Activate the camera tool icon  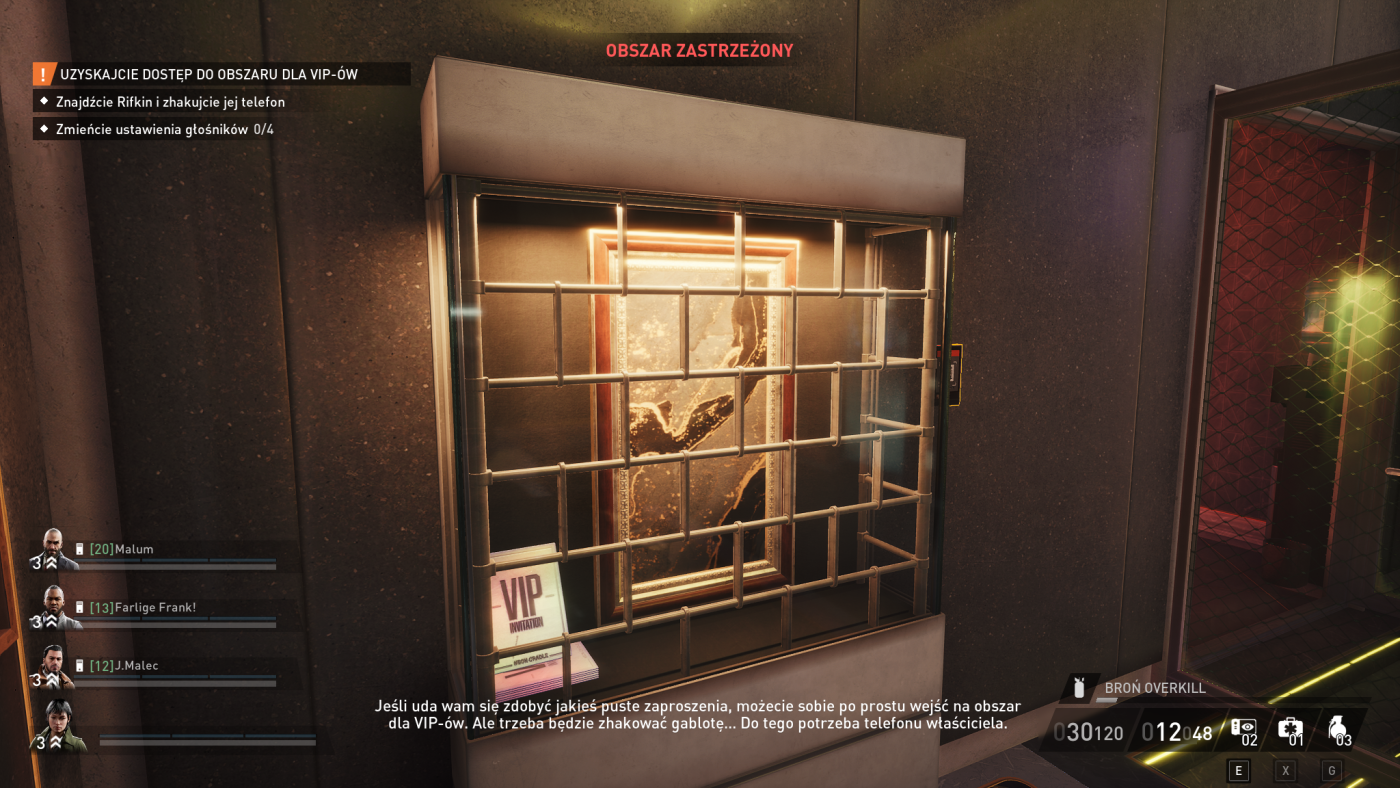[x=1245, y=730]
